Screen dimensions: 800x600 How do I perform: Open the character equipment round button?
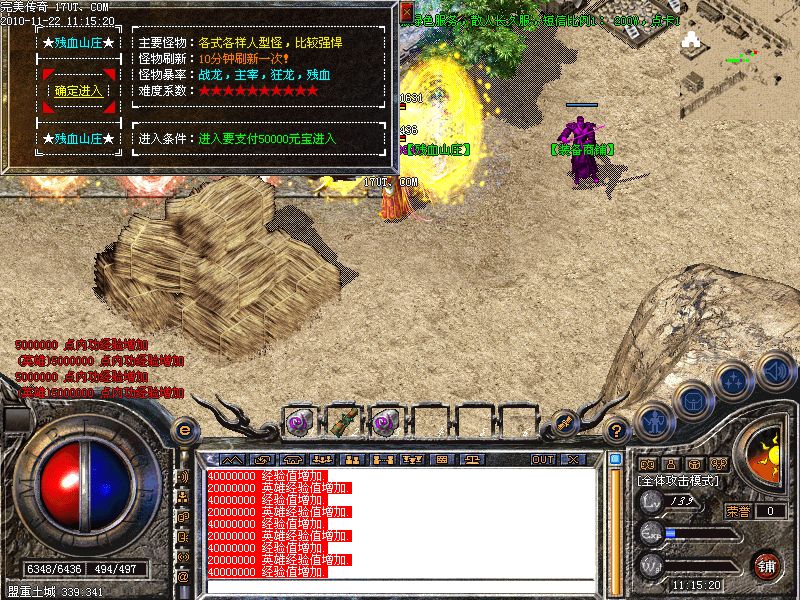(x=653, y=420)
